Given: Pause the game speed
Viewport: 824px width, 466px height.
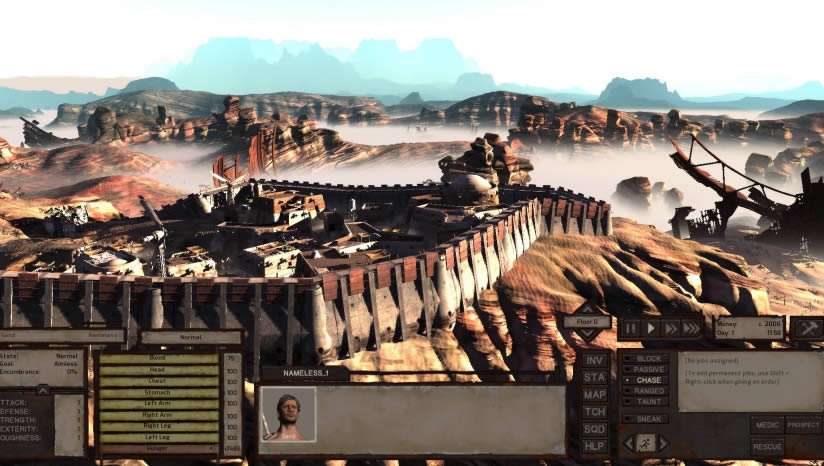Looking at the screenshot, I should tap(631, 328).
